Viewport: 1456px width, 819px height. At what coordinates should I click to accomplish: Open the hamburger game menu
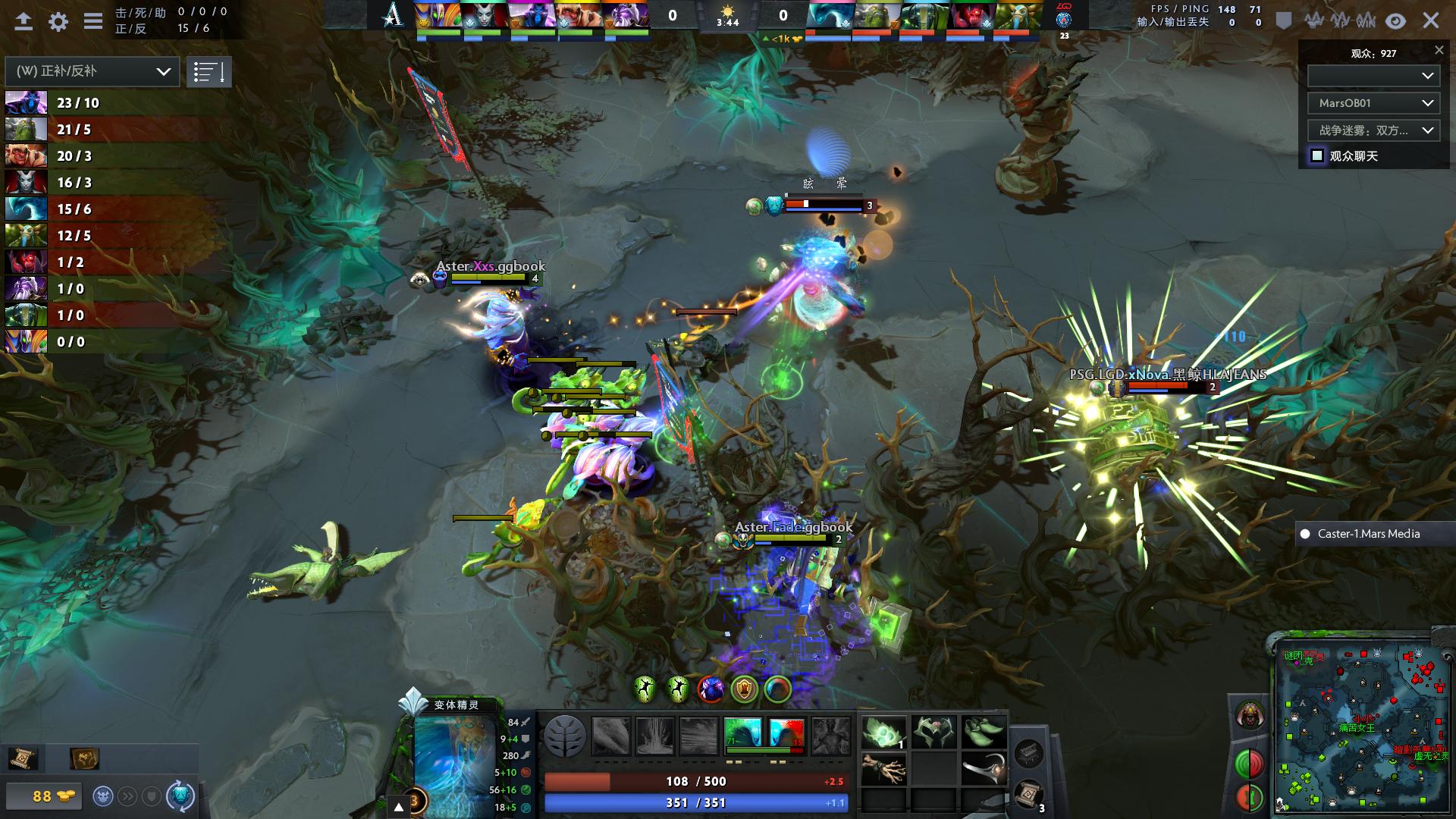point(93,21)
